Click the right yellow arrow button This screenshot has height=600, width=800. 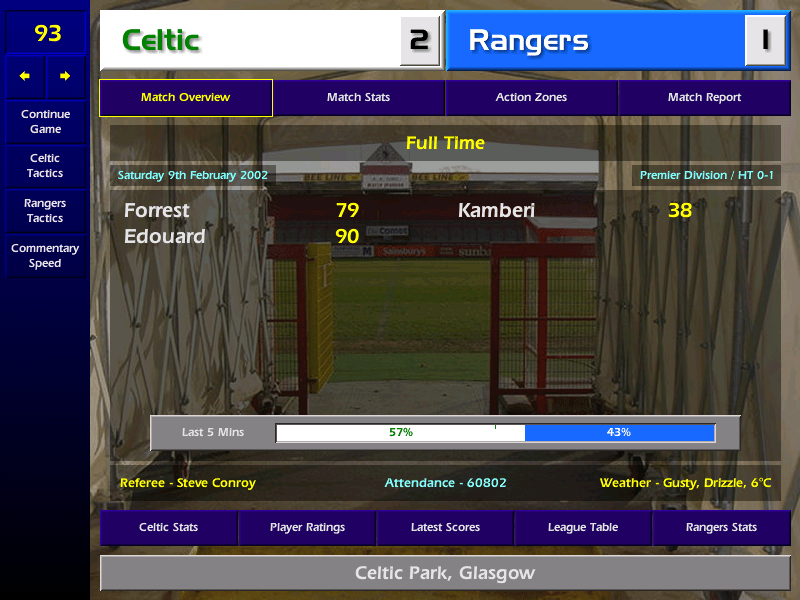point(65,76)
